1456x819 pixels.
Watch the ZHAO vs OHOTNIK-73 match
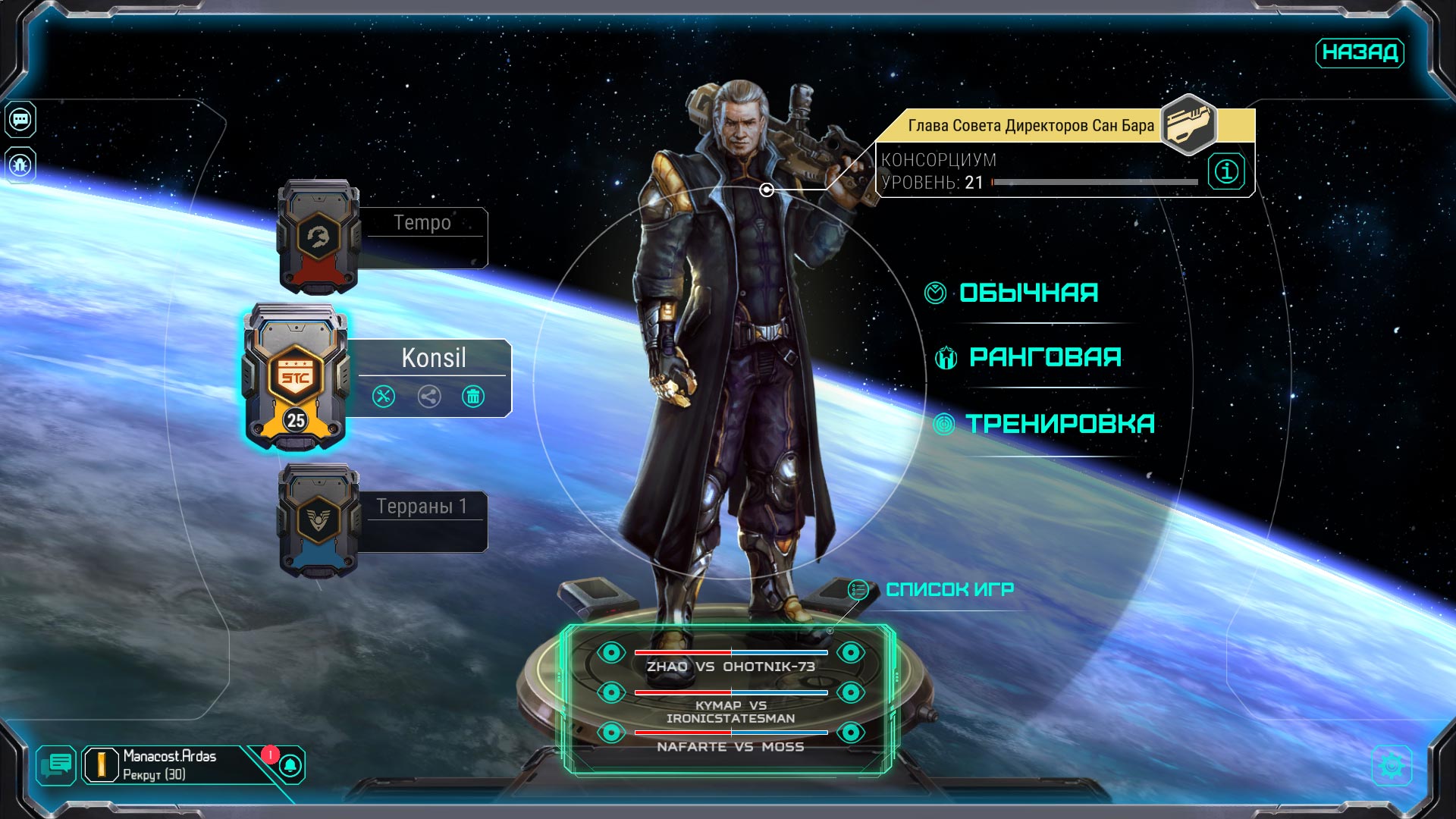[x=611, y=653]
